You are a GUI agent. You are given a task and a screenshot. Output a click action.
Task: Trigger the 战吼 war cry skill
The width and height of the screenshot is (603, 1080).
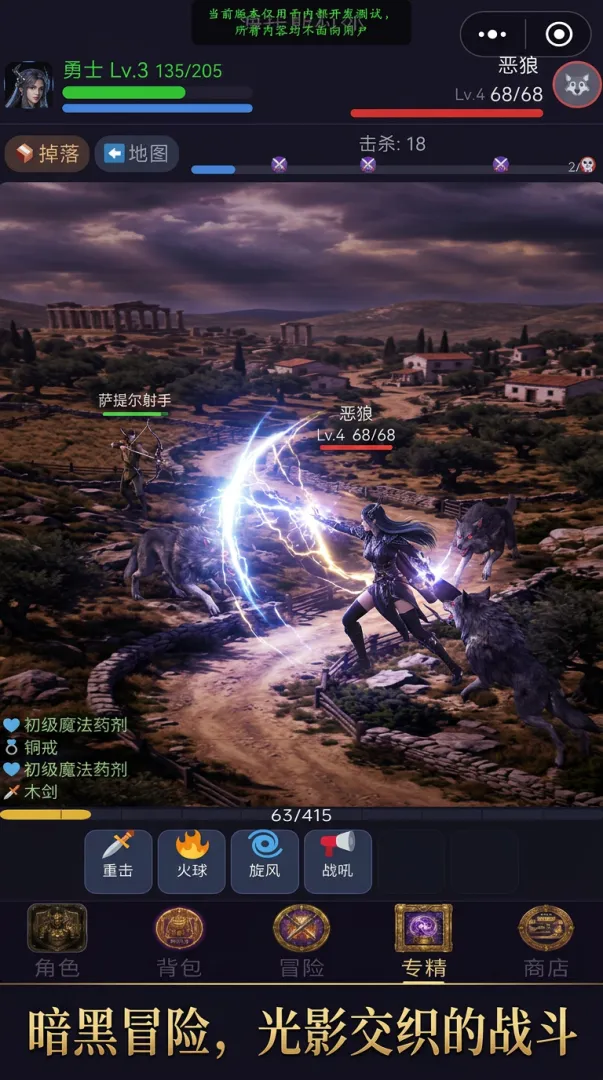click(337, 860)
